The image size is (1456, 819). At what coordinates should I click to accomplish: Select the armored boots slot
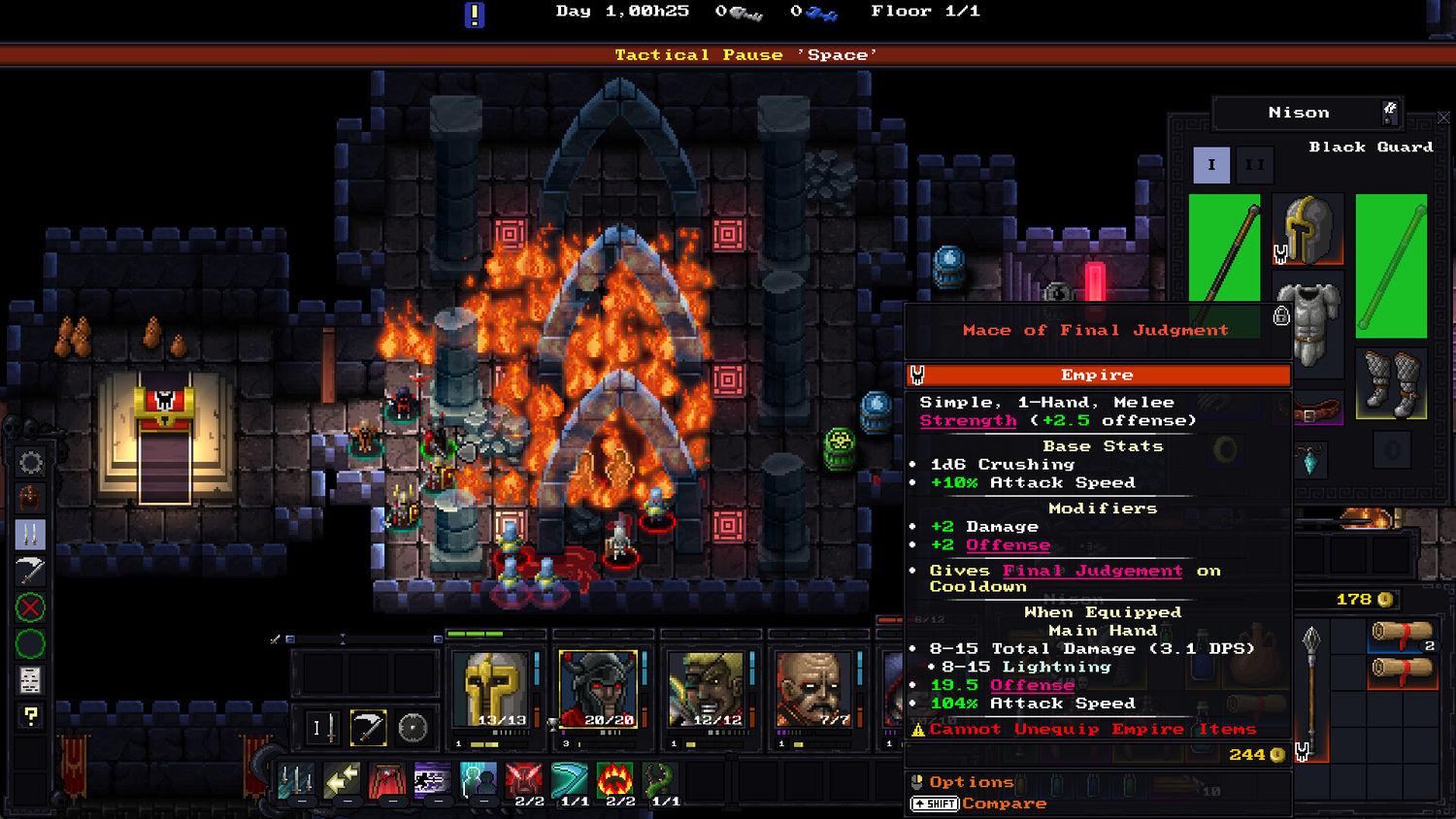tap(1390, 382)
